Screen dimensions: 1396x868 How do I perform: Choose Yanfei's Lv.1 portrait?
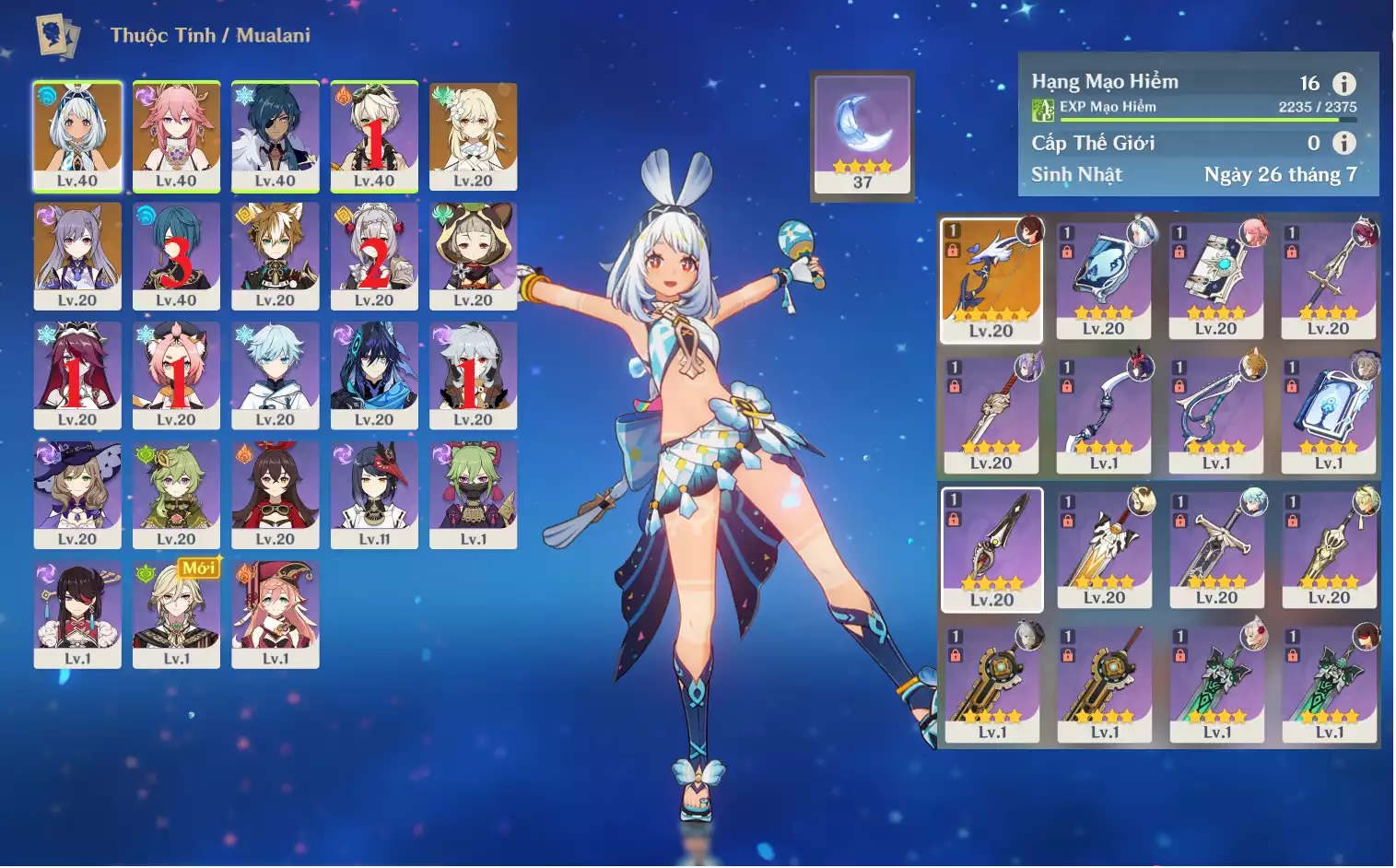coord(275,614)
